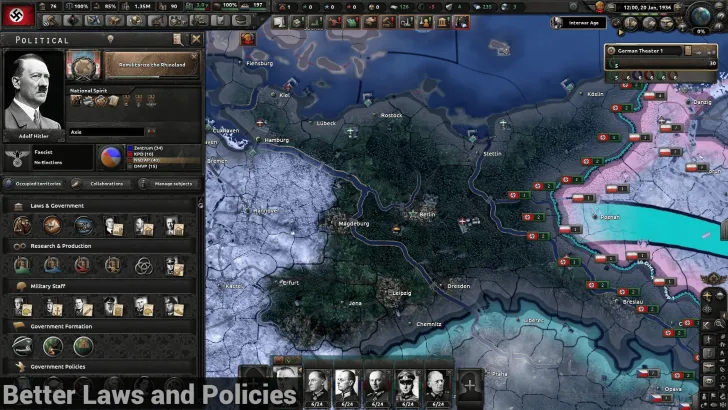Open the Remilitarize the Rhineland focus
The height and width of the screenshot is (410, 728).
150,66
